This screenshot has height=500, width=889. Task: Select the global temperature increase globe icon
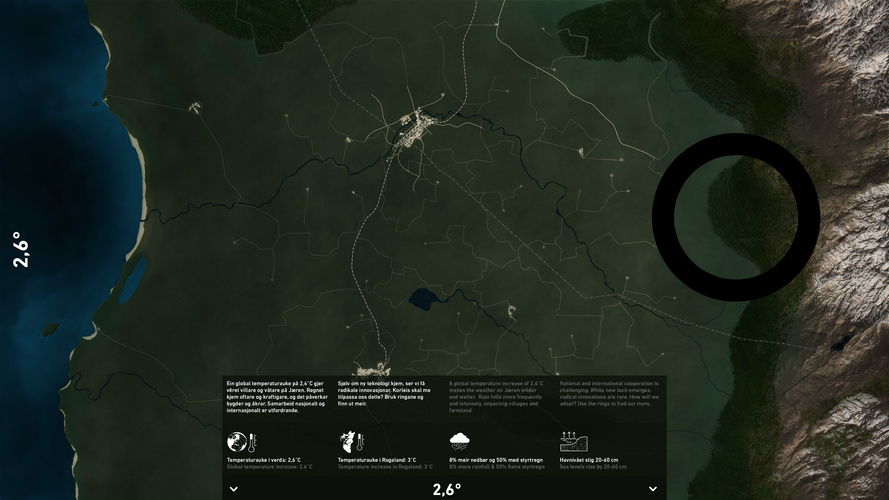tap(237, 441)
